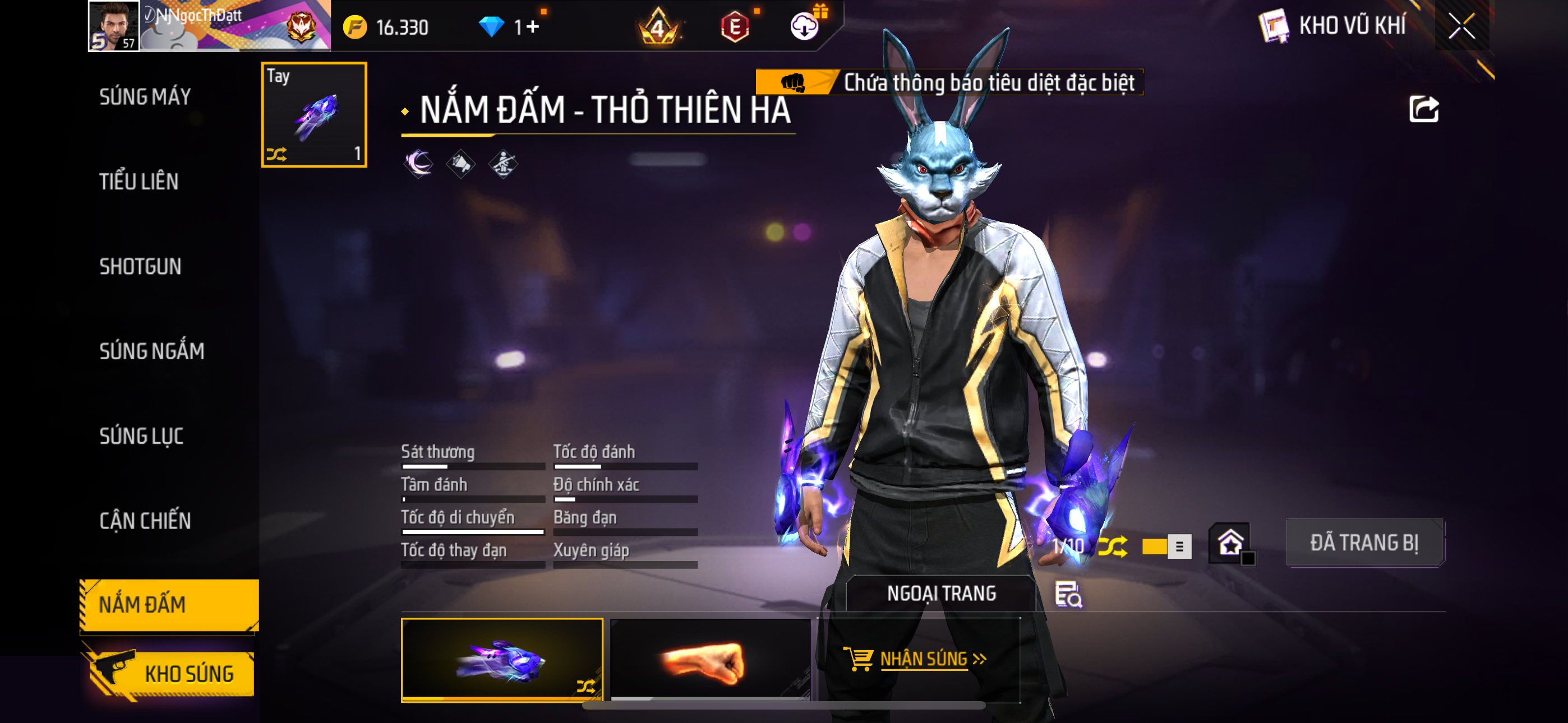Add diamonds with the plus button
The width and height of the screenshot is (1568, 723).
point(533,27)
